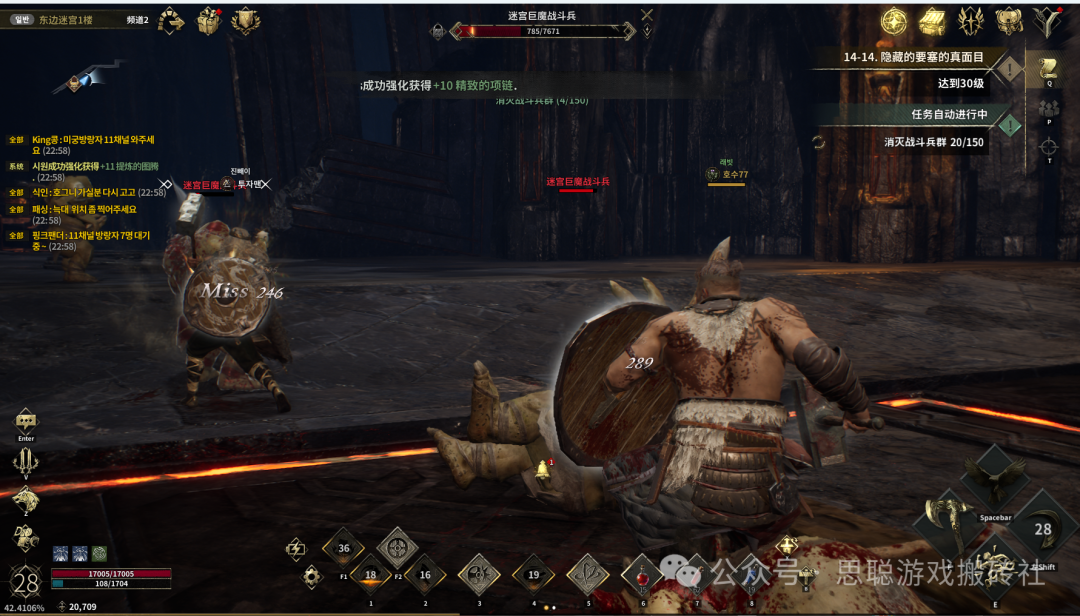Open the winged sword icon
1080x616 pixels.
pos(970,20)
